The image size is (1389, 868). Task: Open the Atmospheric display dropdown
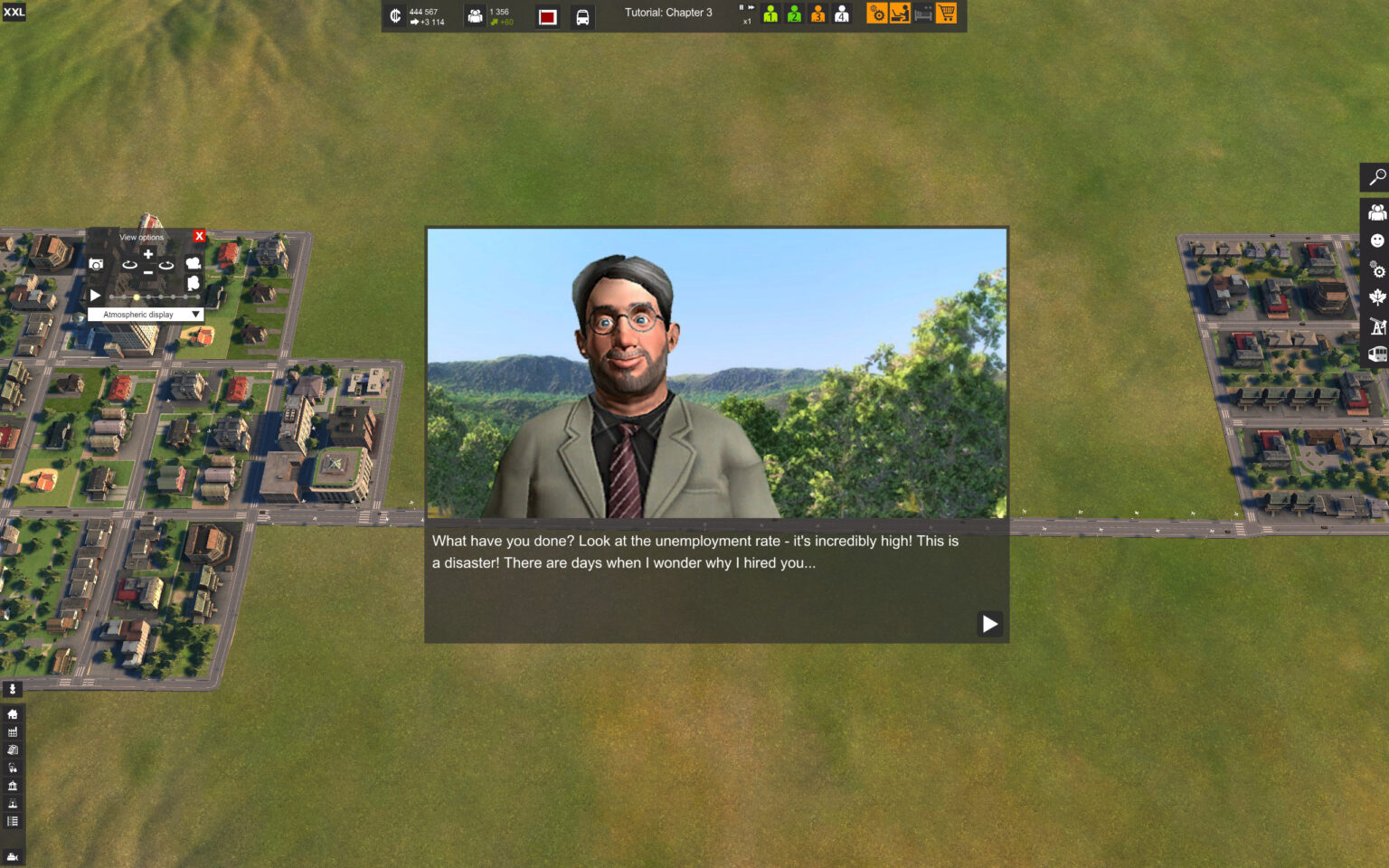[x=145, y=315]
